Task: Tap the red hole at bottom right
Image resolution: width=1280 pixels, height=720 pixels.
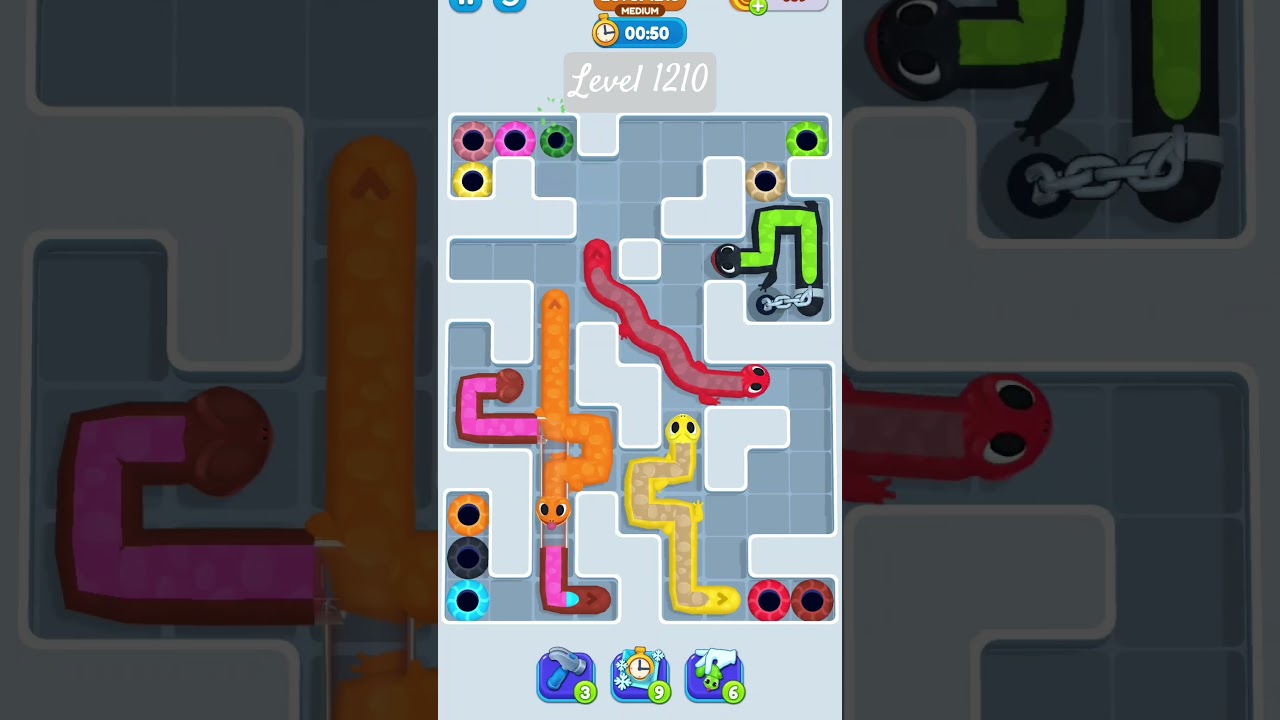Action: (767, 598)
